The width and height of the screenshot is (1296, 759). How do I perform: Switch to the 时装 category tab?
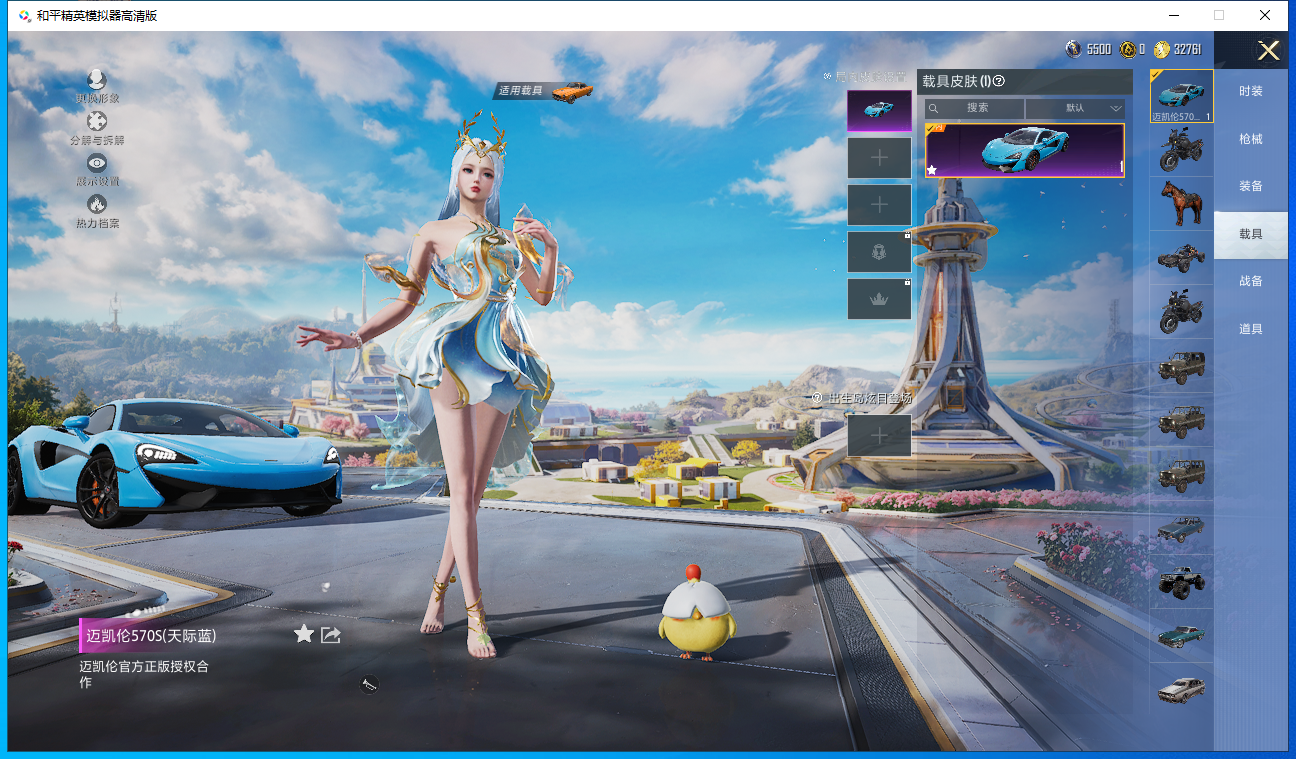(x=1250, y=91)
